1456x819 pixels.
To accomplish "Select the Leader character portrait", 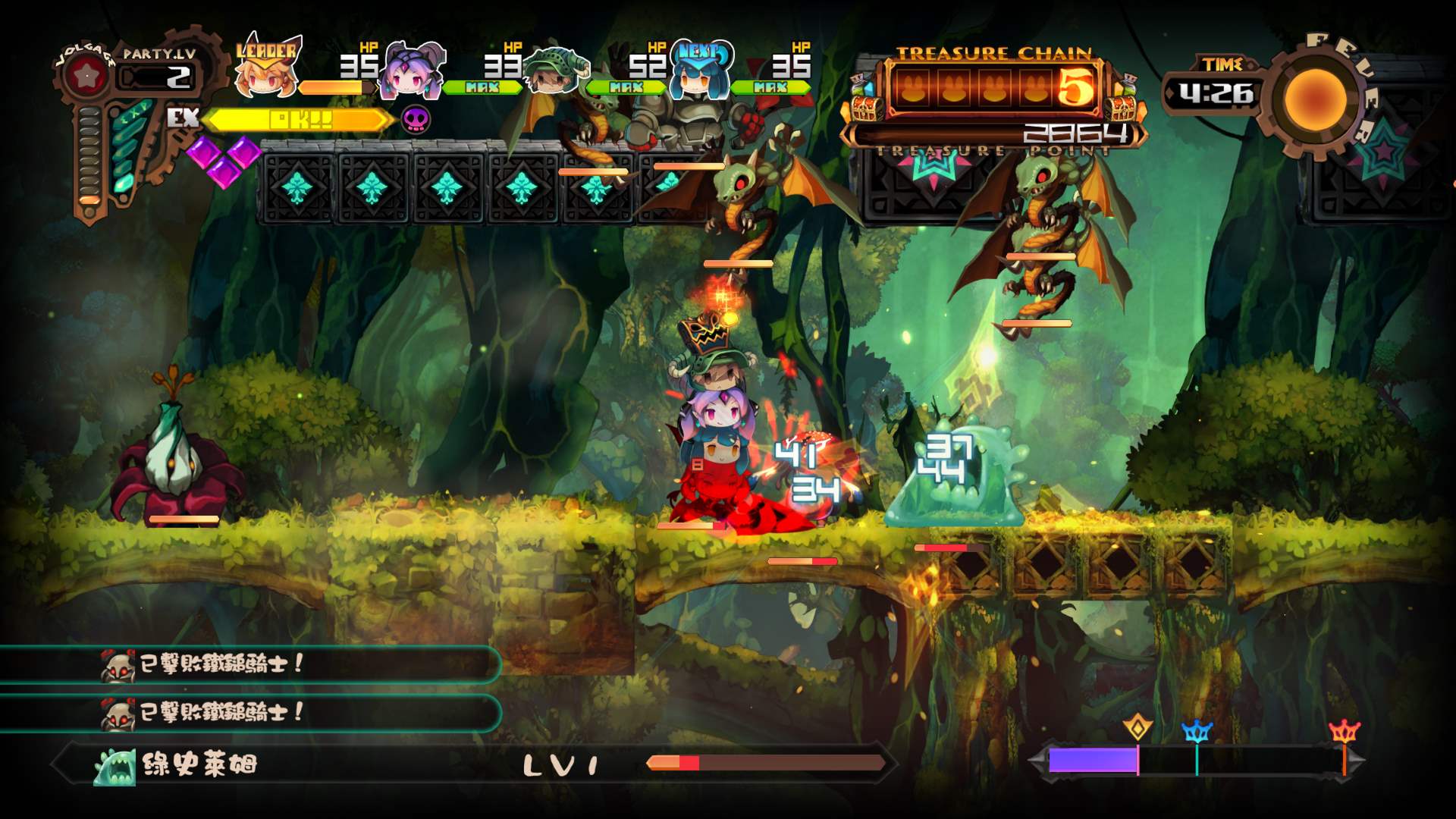I will [x=265, y=72].
